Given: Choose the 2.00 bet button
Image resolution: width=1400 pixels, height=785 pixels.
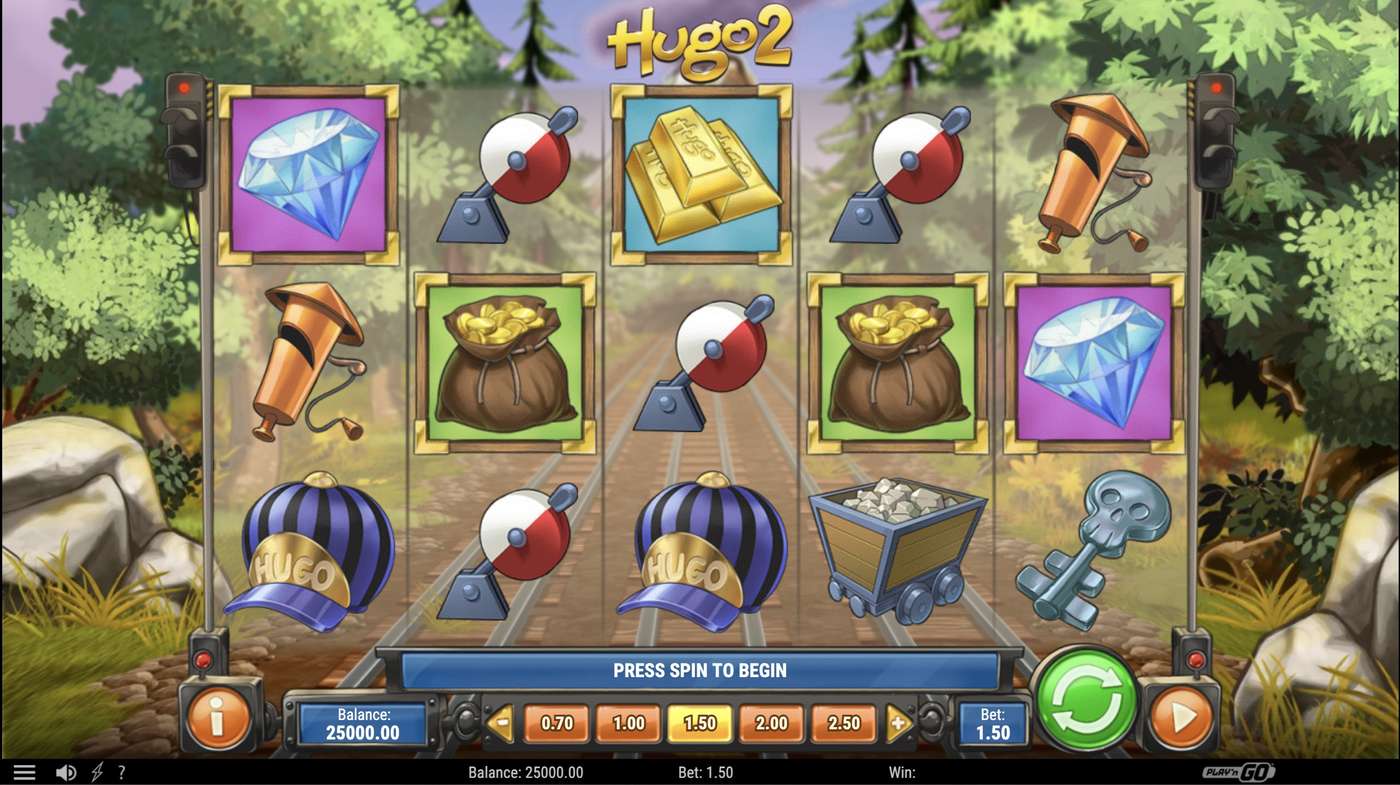Looking at the screenshot, I should tap(771, 722).
